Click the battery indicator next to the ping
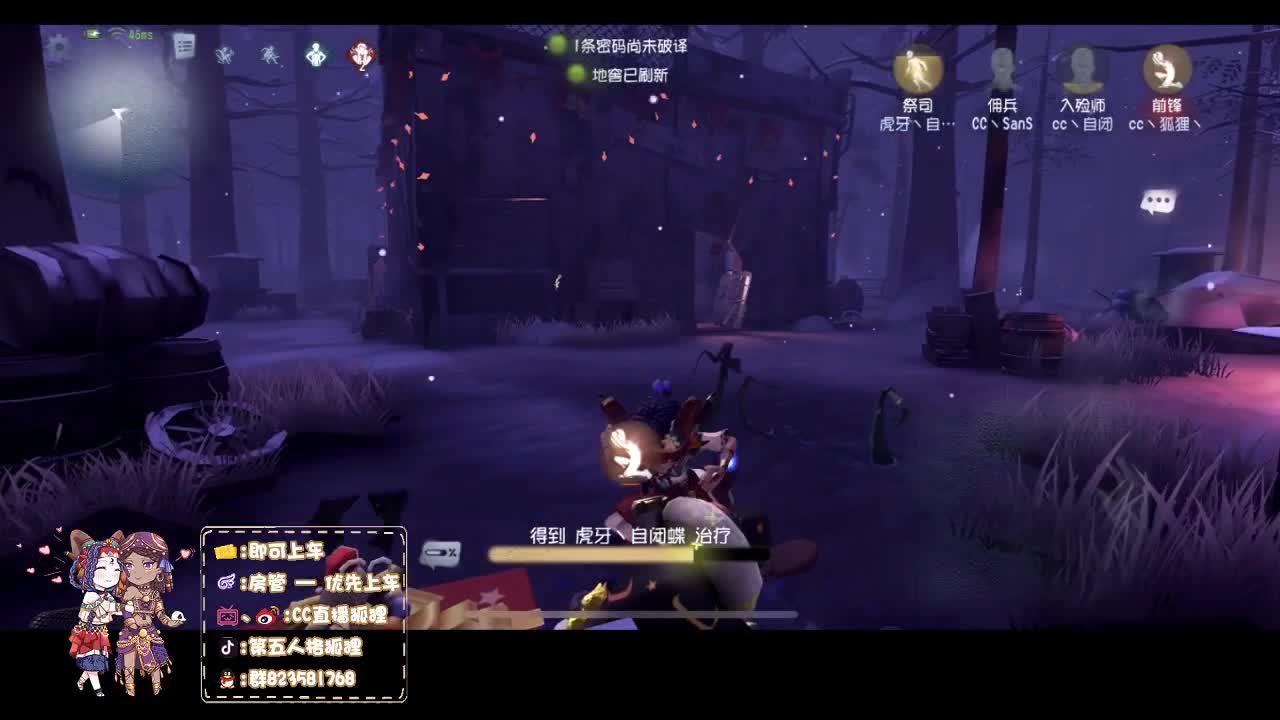Image resolution: width=1280 pixels, height=720 pixels. pyautogui.click(x=93, y=33)
